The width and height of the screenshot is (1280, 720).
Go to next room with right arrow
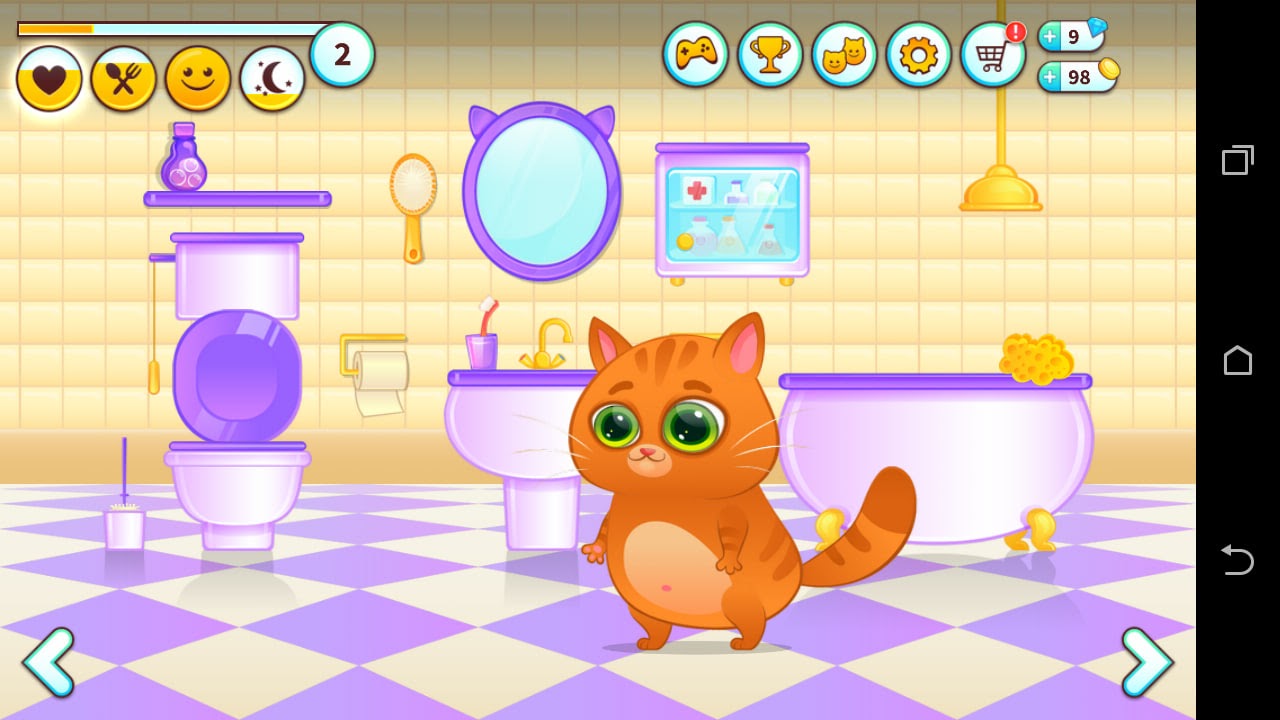(x=1146, y=662)
